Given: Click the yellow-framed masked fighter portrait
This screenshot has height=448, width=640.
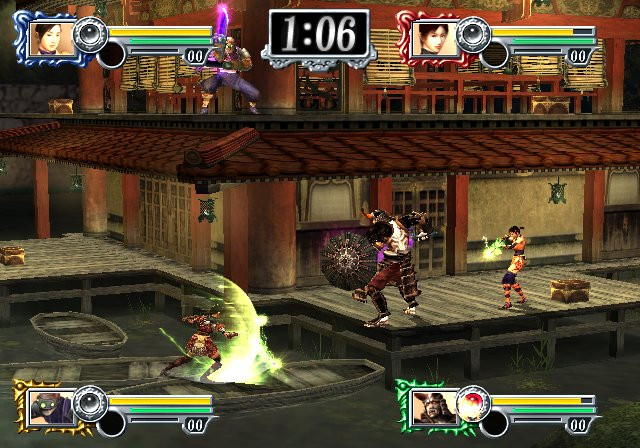Looking at the screenshot, I should (x=47, y=403).
